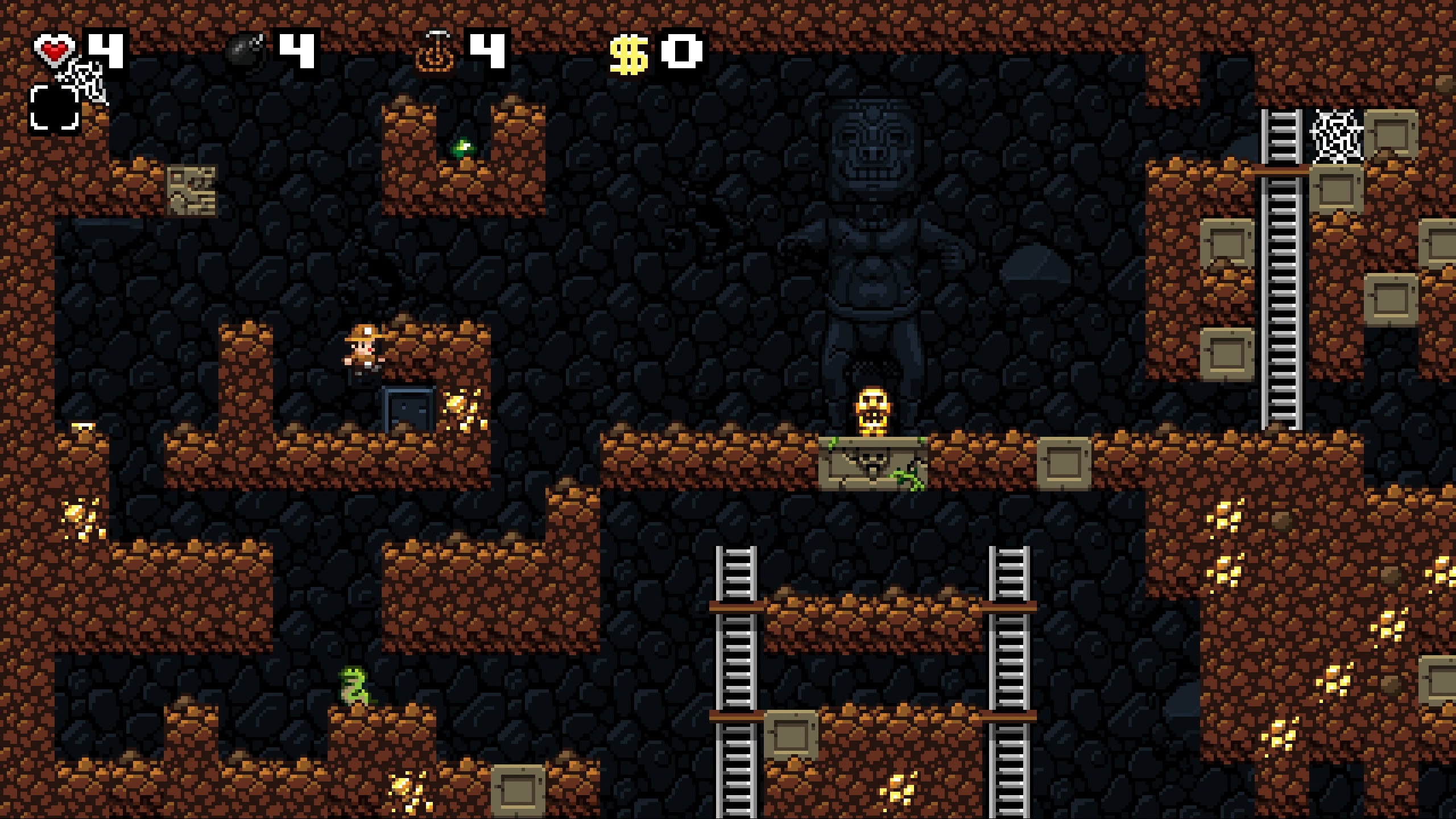Click the red heart life icon
This screenshot has width=1456, height=819.
(54, 49)
